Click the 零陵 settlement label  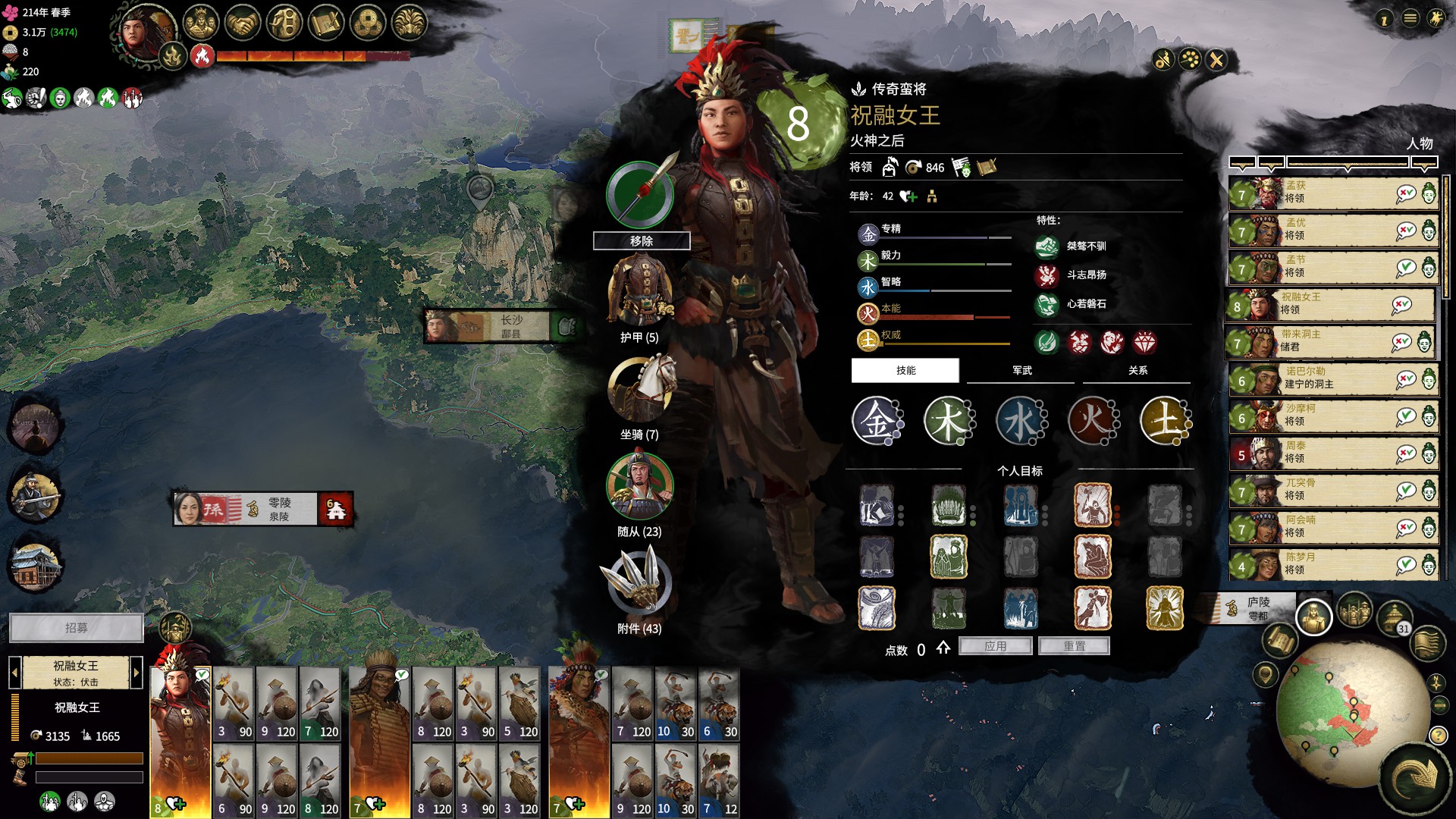pyautogui.click(x=279, y=509)
